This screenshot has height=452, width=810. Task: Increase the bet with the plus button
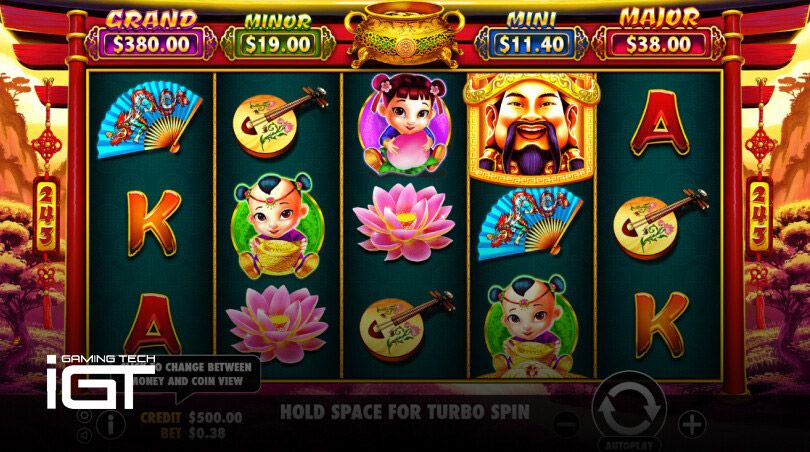click(691, 423)
